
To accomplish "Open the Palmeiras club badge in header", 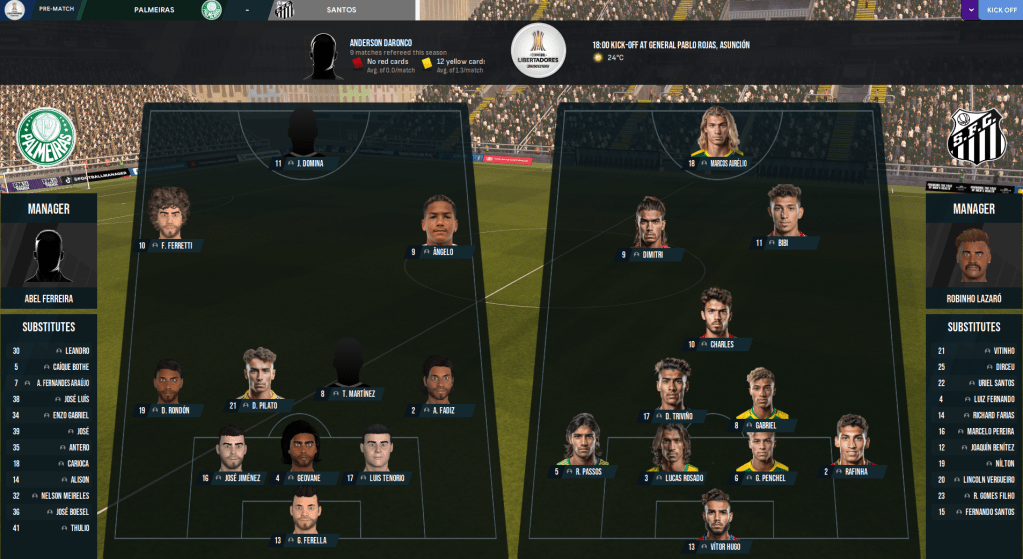I will point(211,10).
